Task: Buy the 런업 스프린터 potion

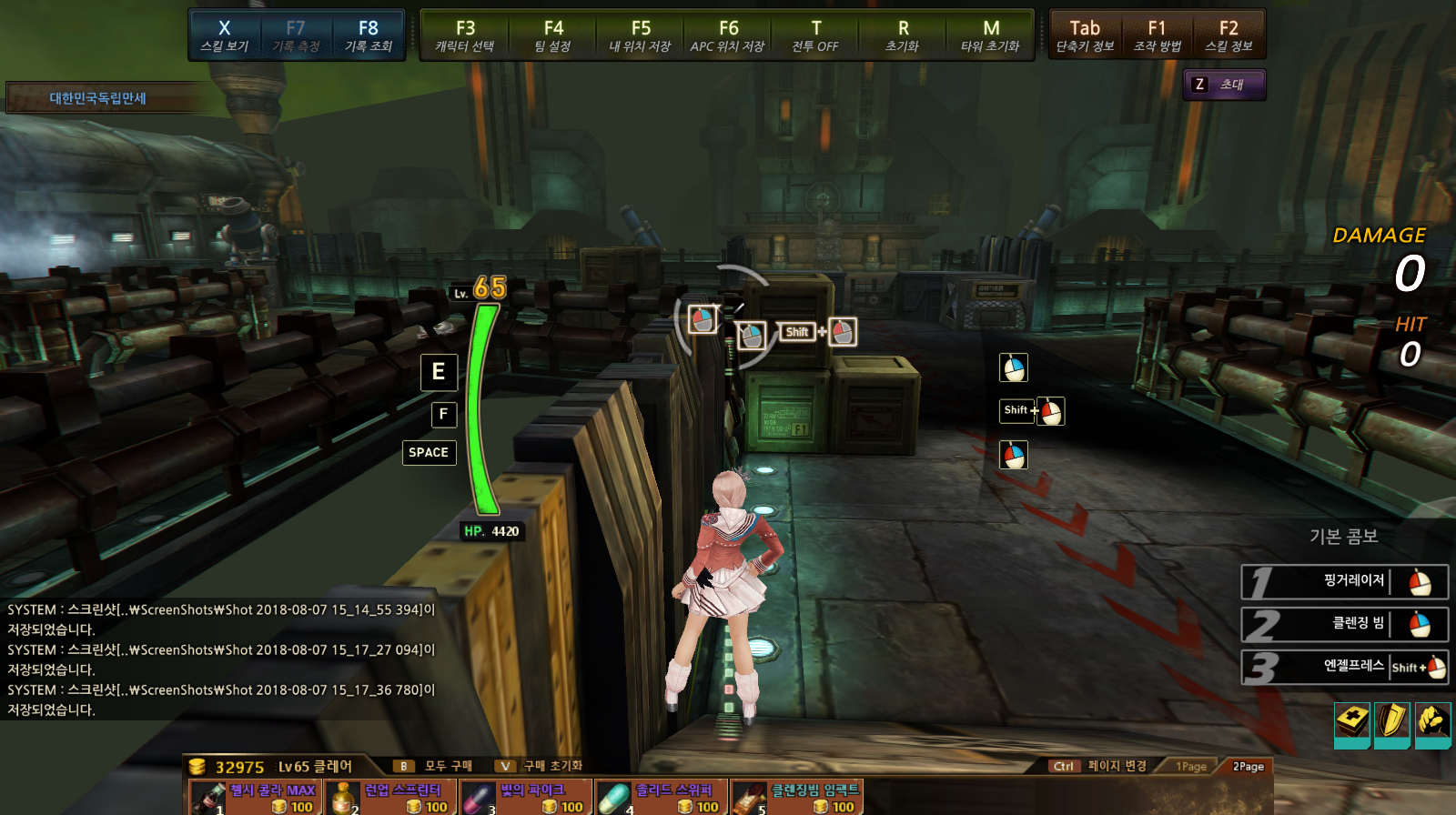Action: (x=390, y=798)
